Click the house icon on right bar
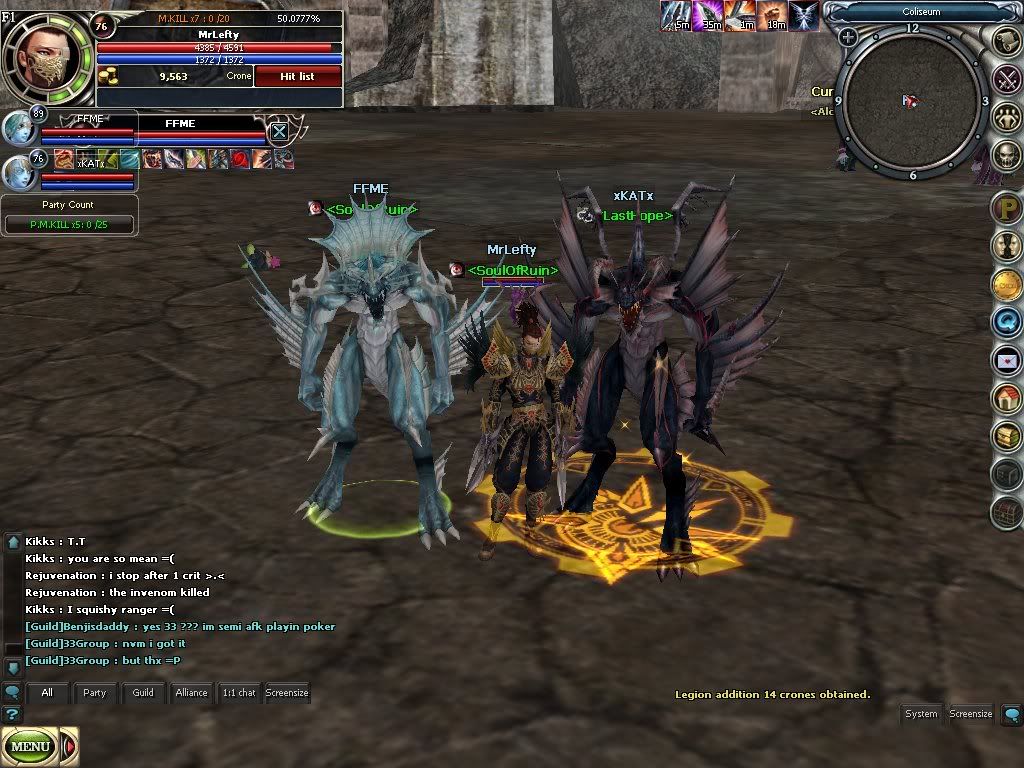The height and width of the screenshot is (768, 1024). (1006, 398)
